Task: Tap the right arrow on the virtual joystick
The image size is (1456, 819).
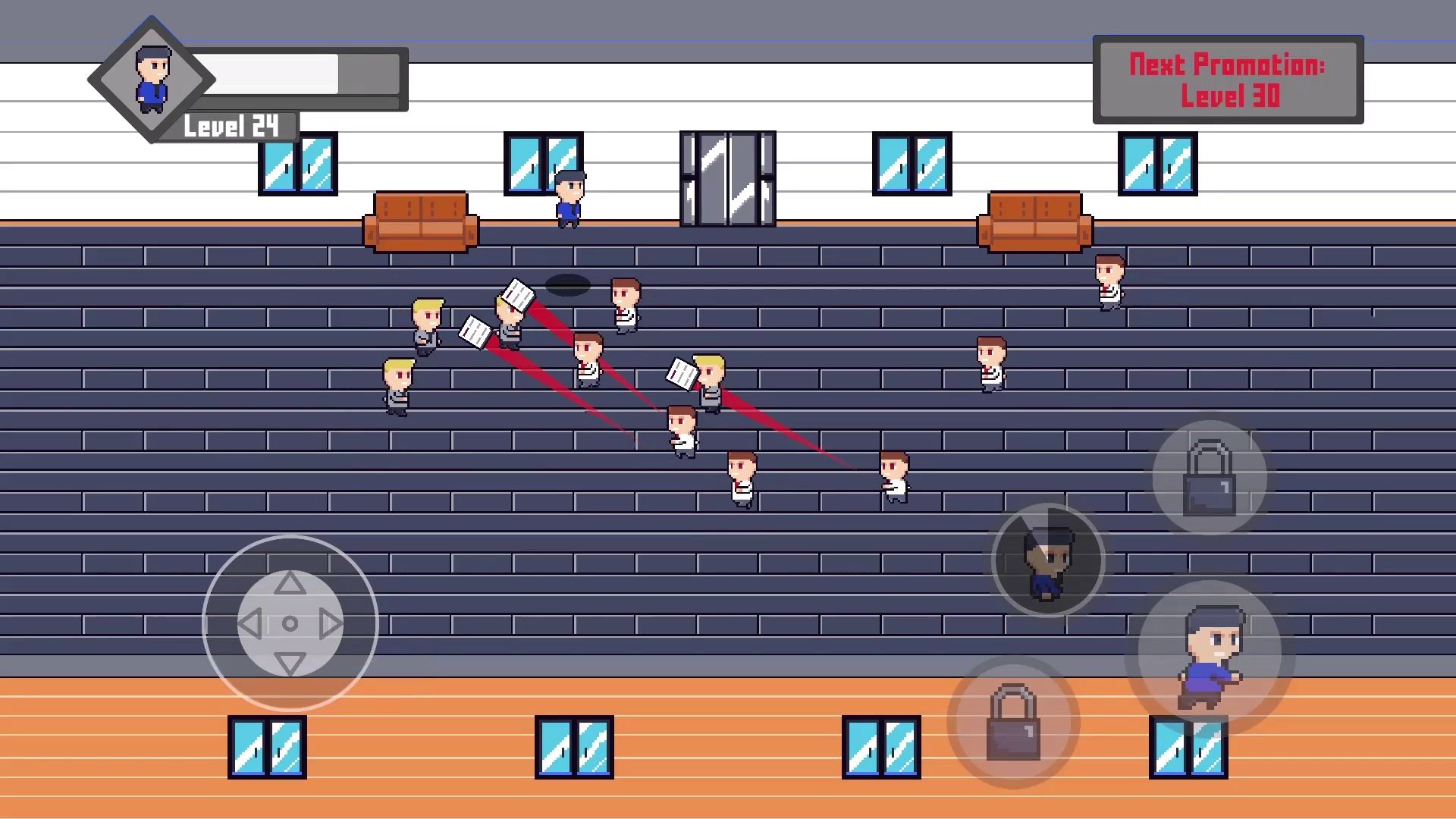Action: coord(331,624)
